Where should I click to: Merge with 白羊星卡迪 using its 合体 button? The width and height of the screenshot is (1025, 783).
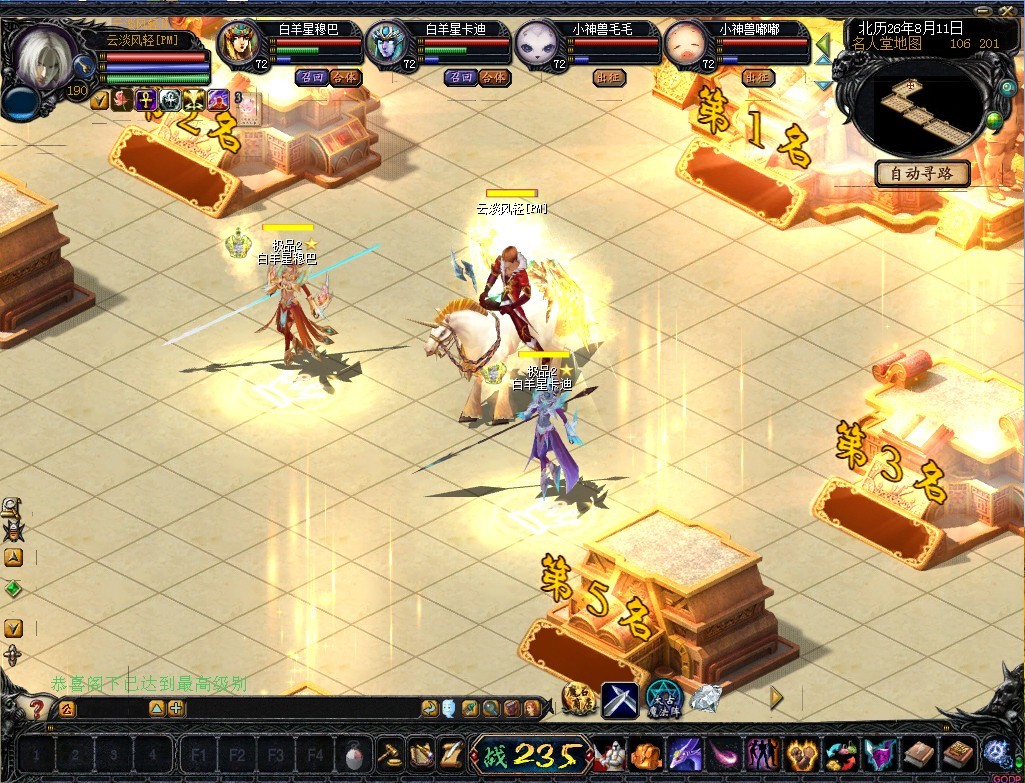point(493,77)
